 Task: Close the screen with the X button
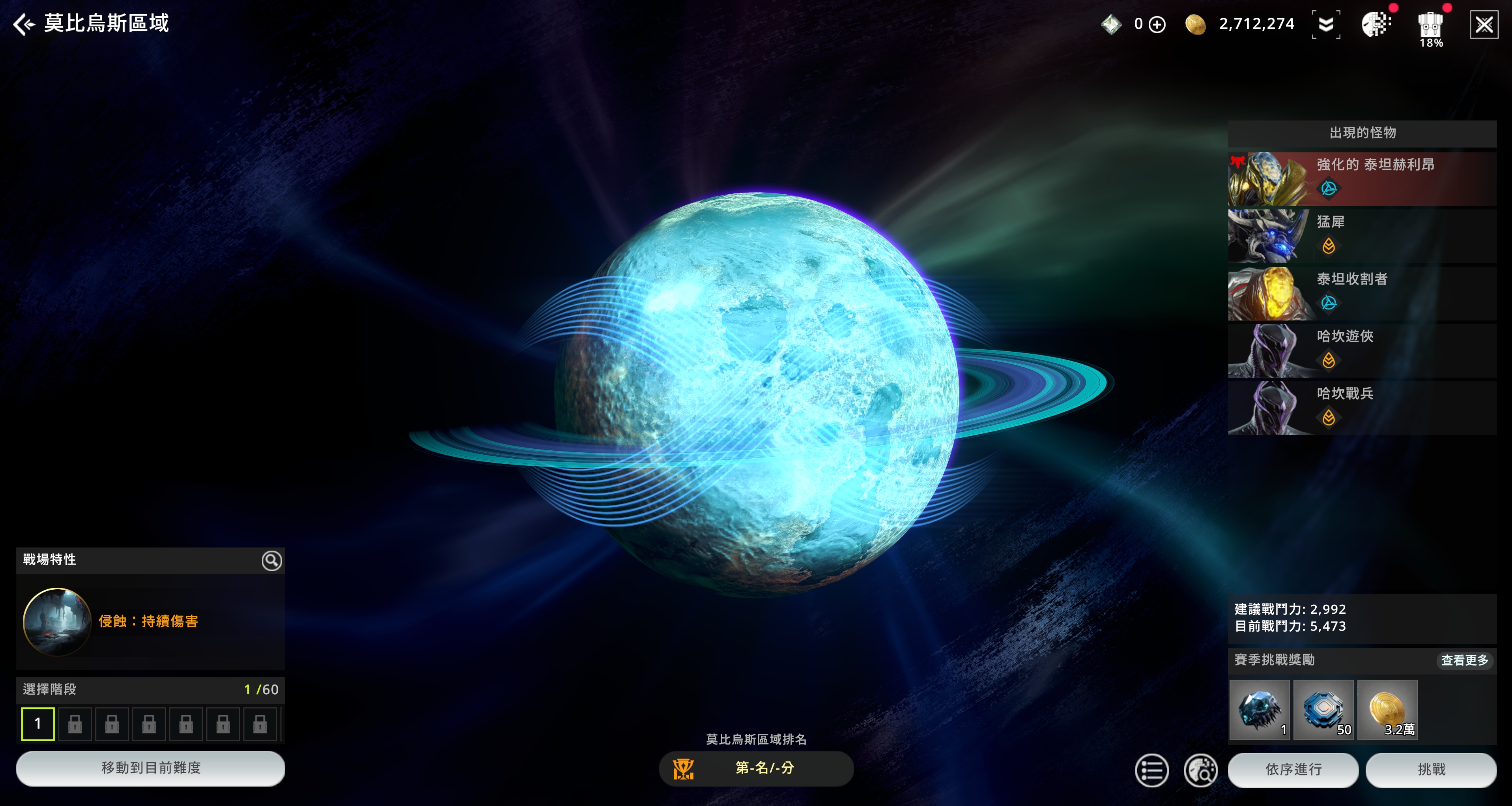point(1483,25)
